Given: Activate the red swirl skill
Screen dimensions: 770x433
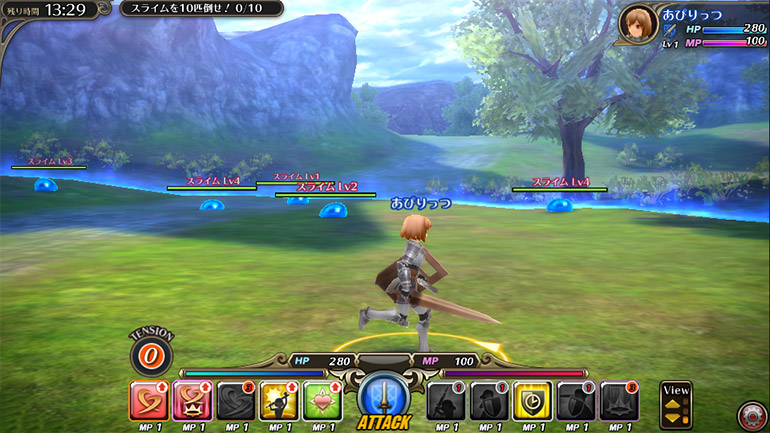Looking at the screenshot, I should tap(150, 401).
